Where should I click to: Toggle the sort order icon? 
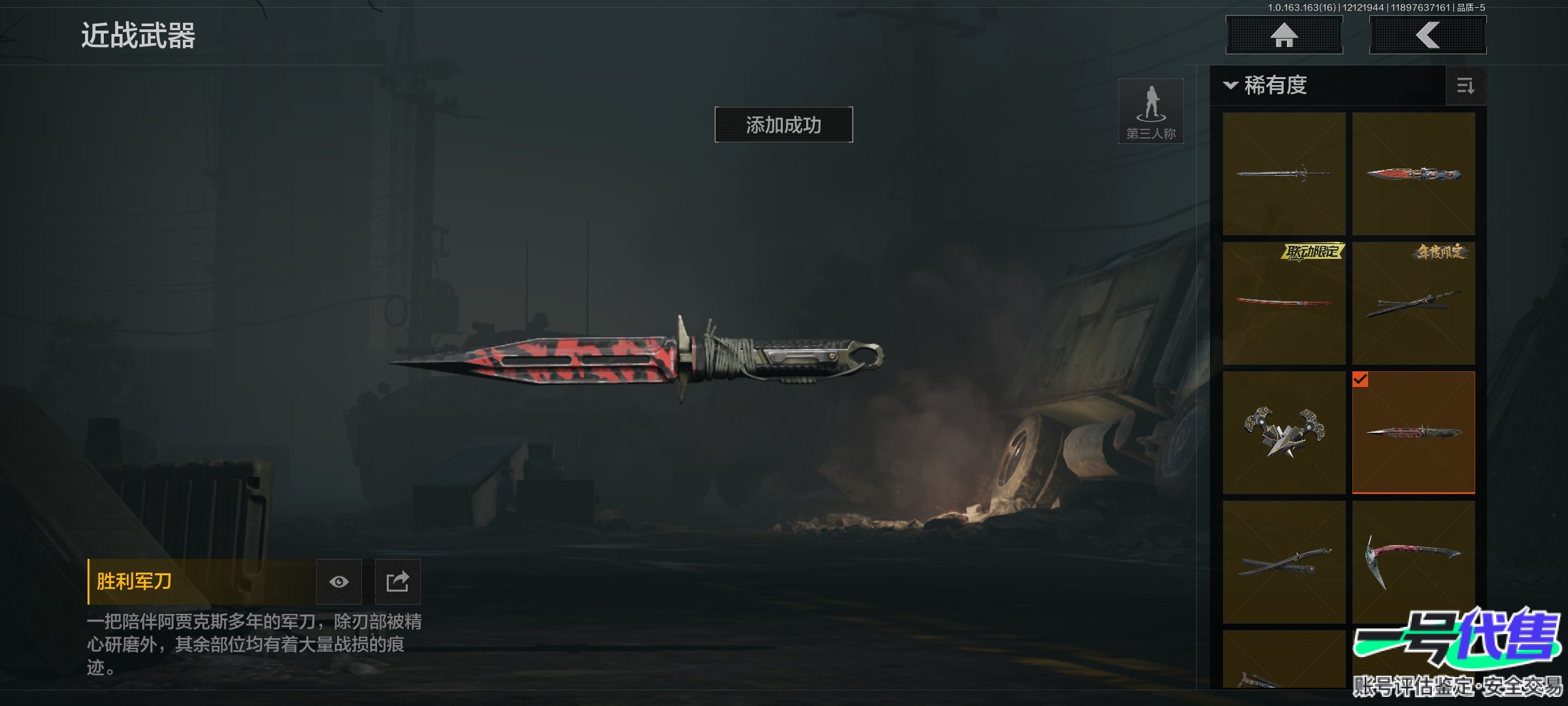[1465, 86]
